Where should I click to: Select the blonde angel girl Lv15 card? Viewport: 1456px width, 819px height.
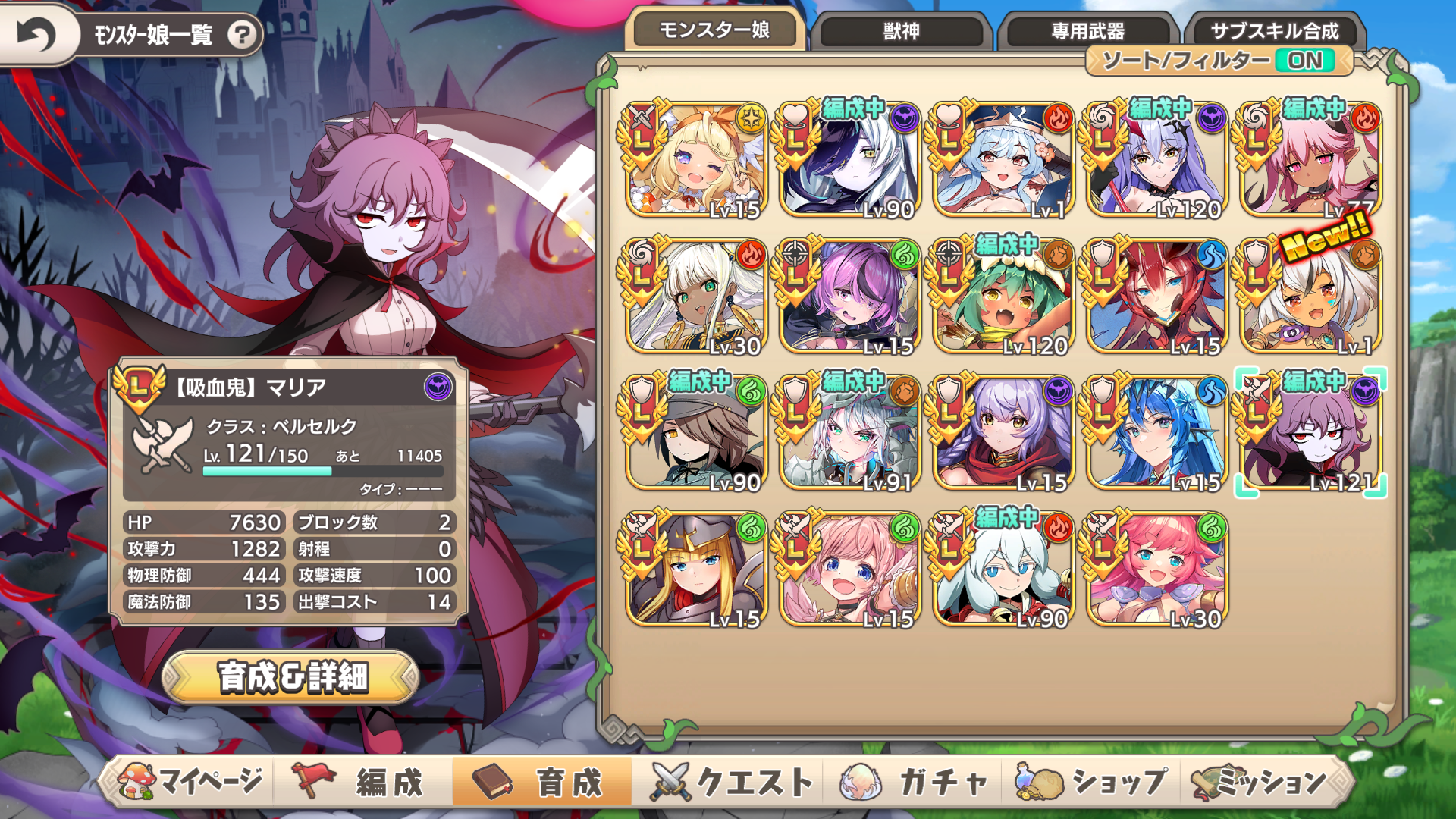click(697, 161)
